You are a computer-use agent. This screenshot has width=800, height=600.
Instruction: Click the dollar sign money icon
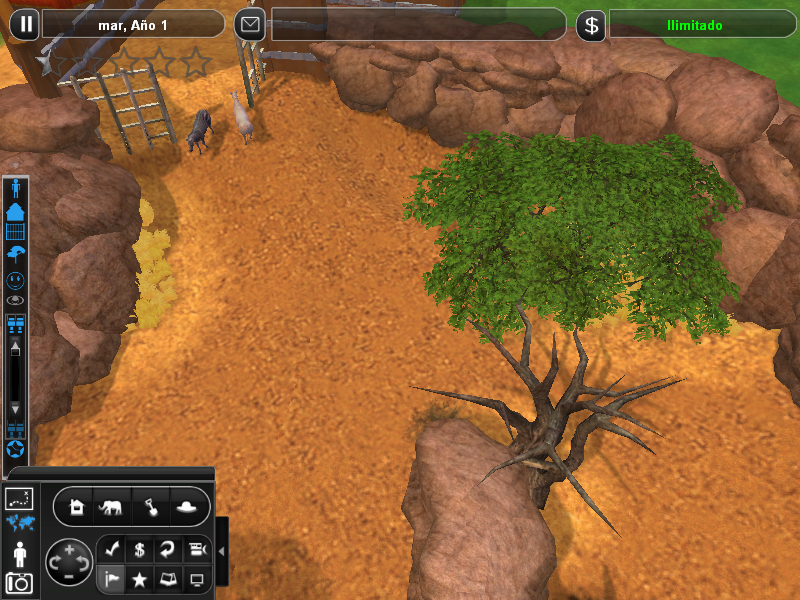pyautogui.click(x=591, y=25)
